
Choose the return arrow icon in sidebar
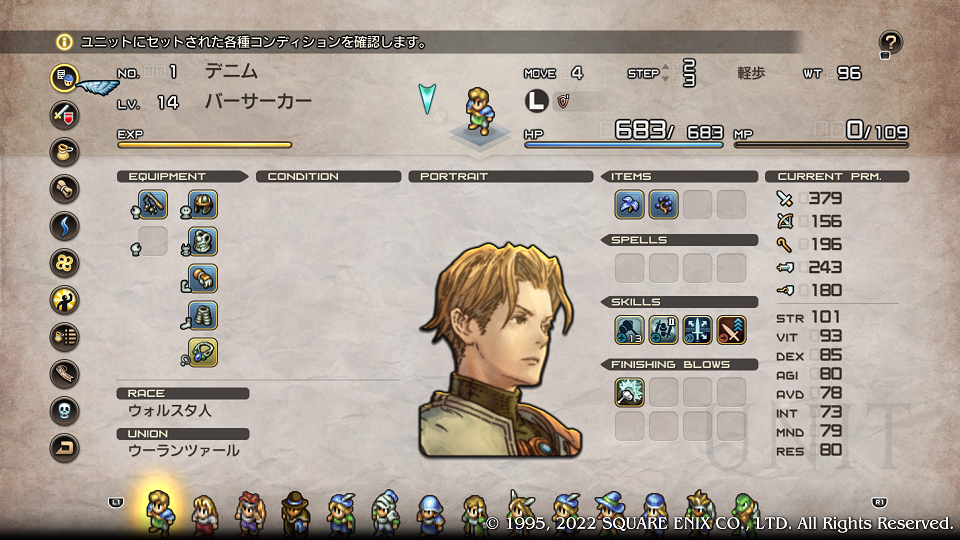(65, 448)
